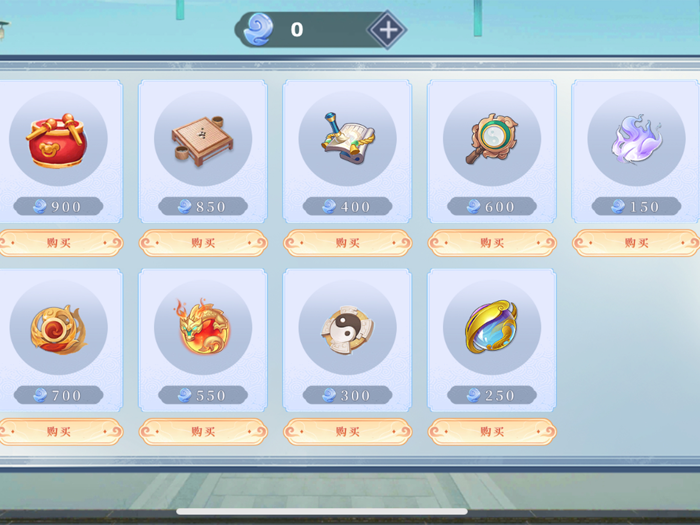Screen dimensions: 700x525
Task: Buy the red lucky bag for 900
Action: tap(59, 243)
